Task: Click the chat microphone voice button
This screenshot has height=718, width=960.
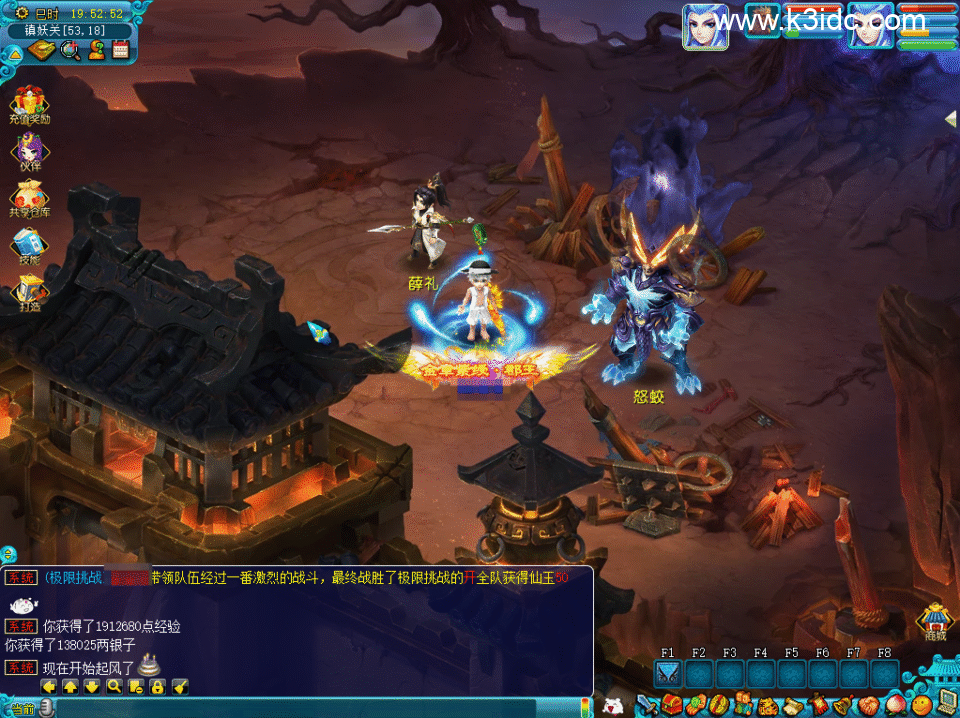Action: pyautogui.click(x=47, y=708)
